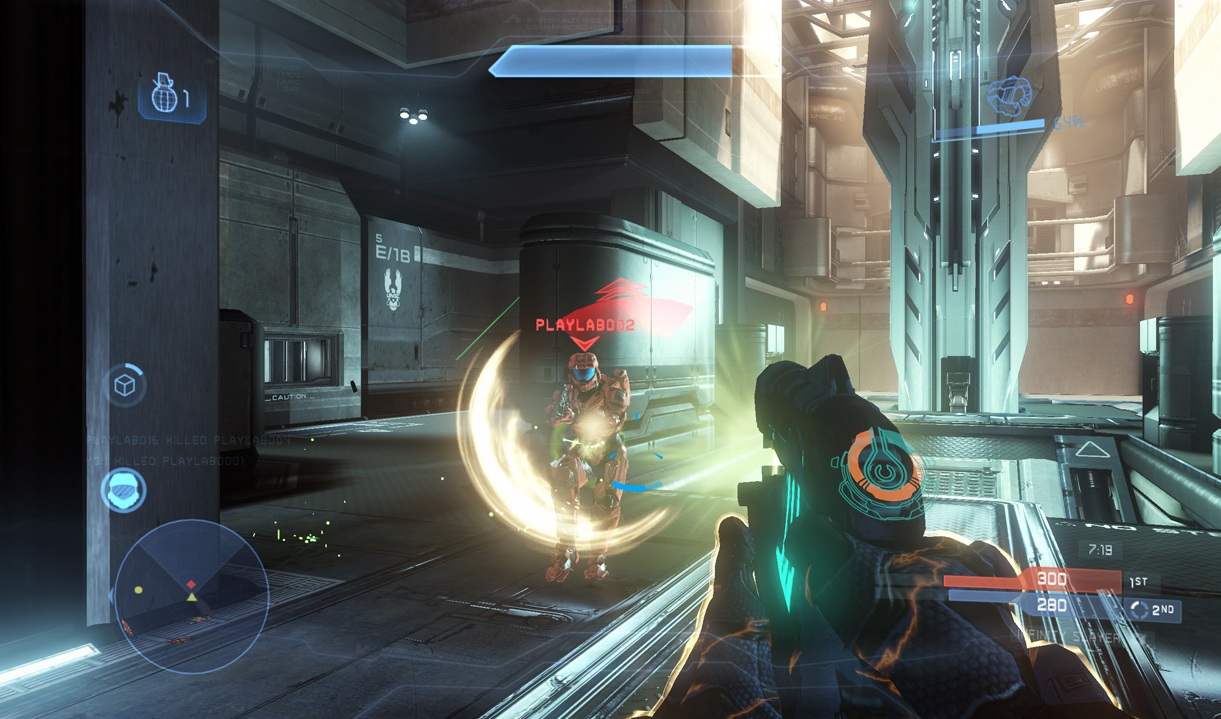
Task: Open the circular motion tracker radar
Action: coord(190,595)
